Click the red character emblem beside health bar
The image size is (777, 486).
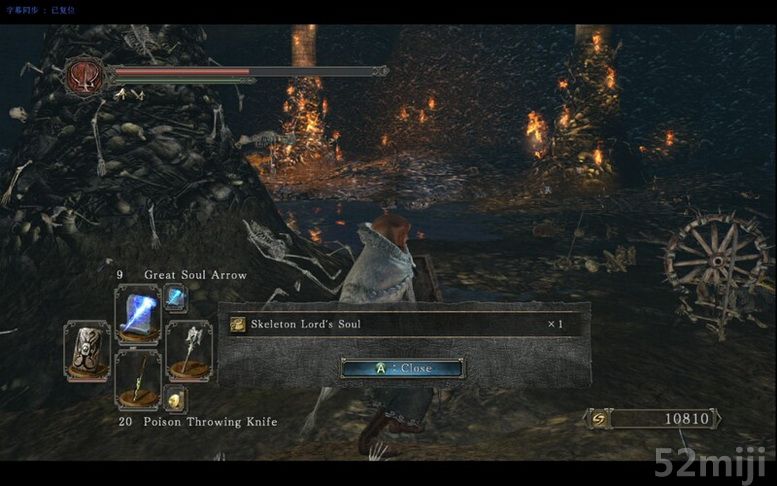pos(84,75)
